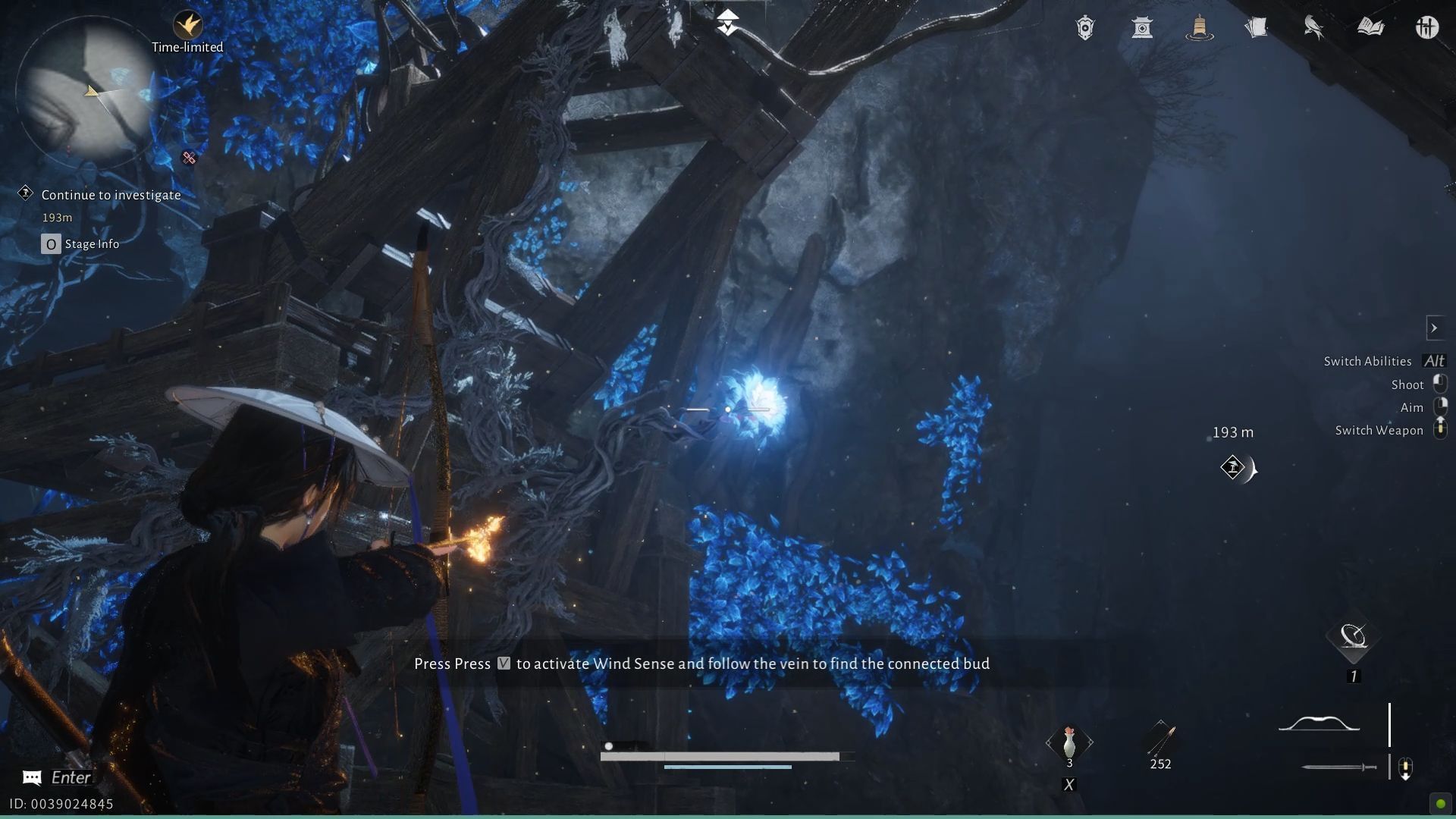
Task: Switch to the bow weapon icon
Action: (1317, 724)
